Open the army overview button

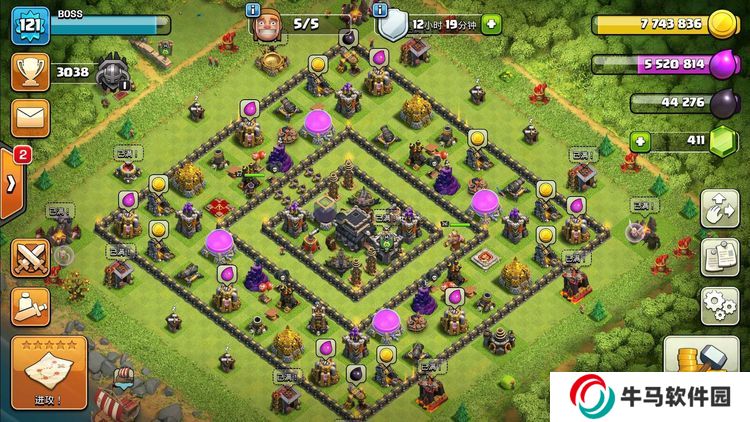[x=31, y=303]
